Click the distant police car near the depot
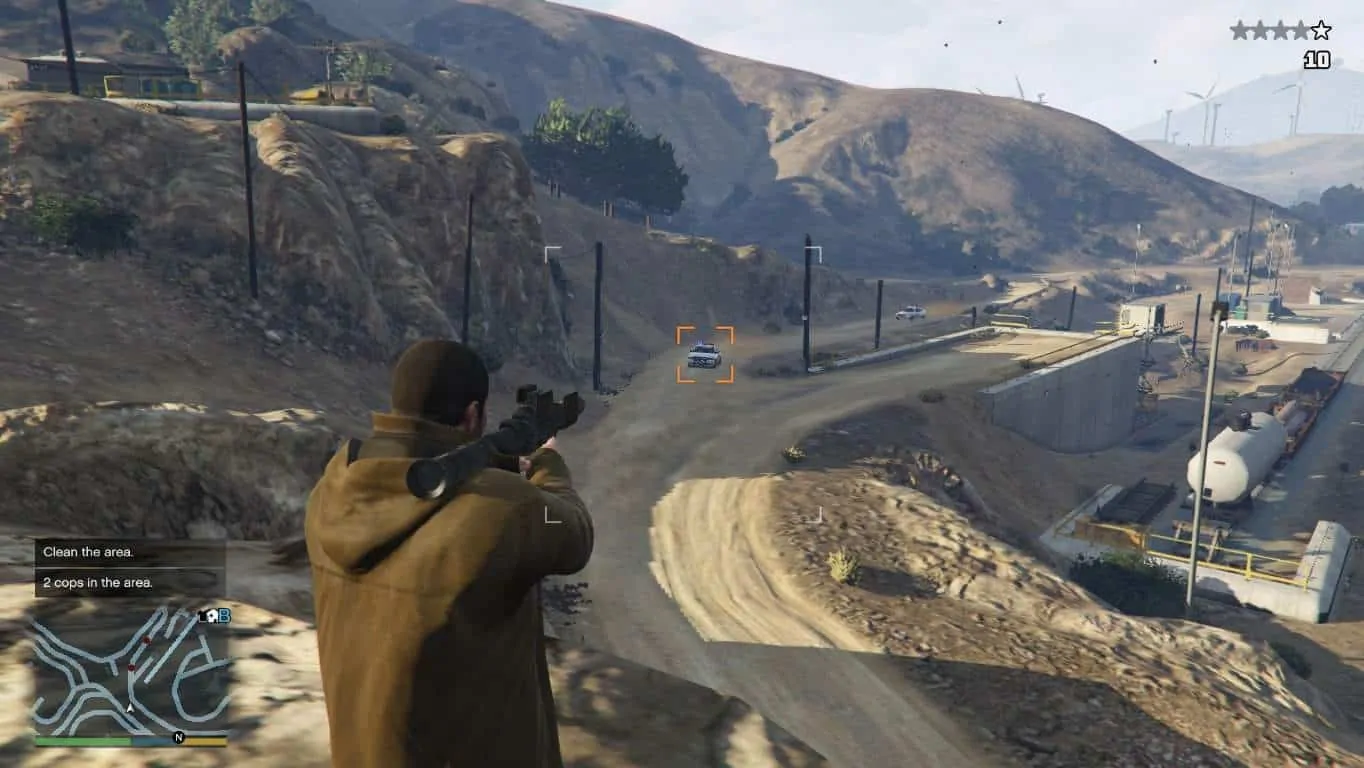This screenshot has height=768, width=1364. click(x=911, y=311)
